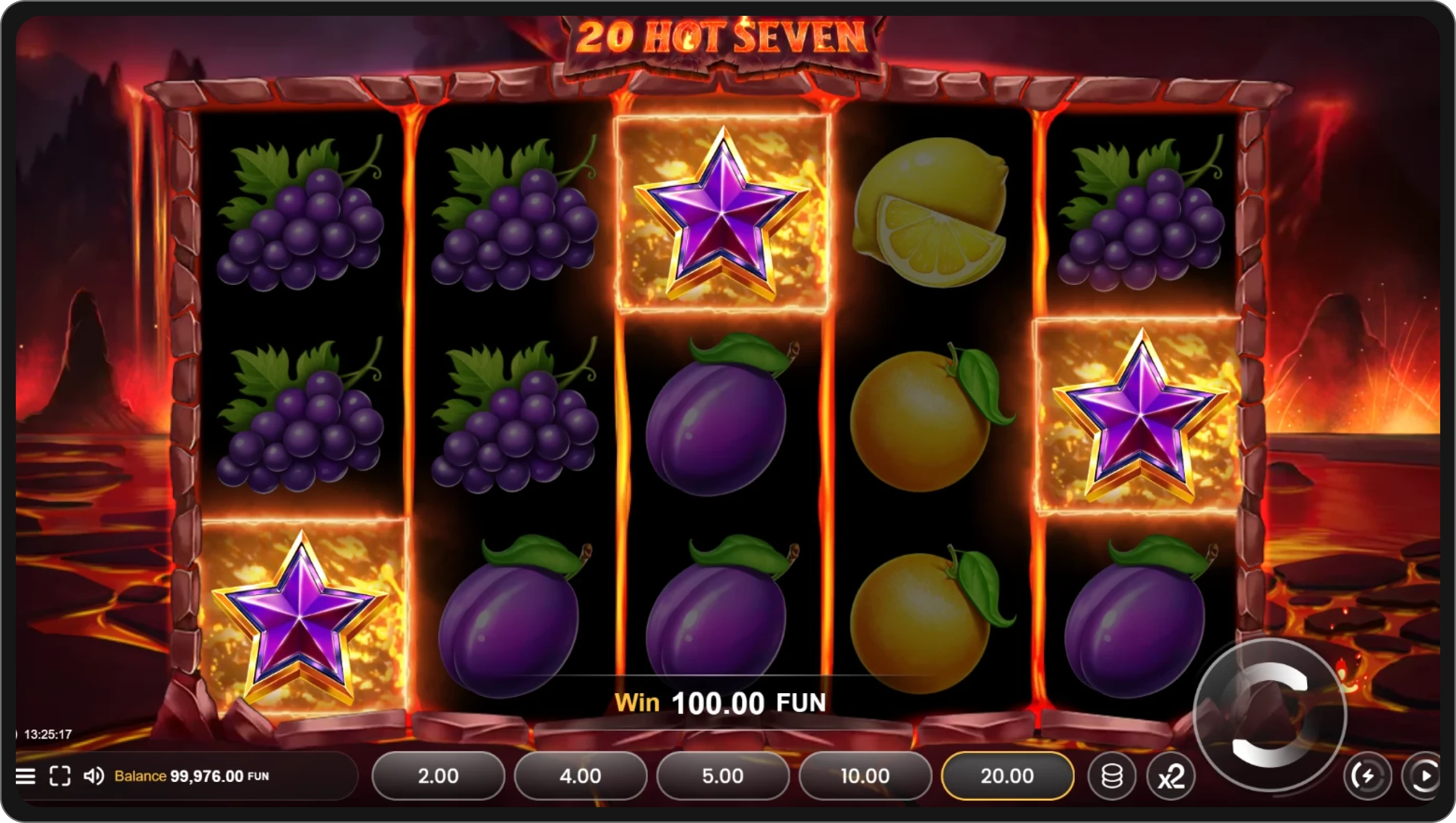Select the 4.00 bet amount
The width and height of the screenshot is (1456, 823).
[580, 776]
